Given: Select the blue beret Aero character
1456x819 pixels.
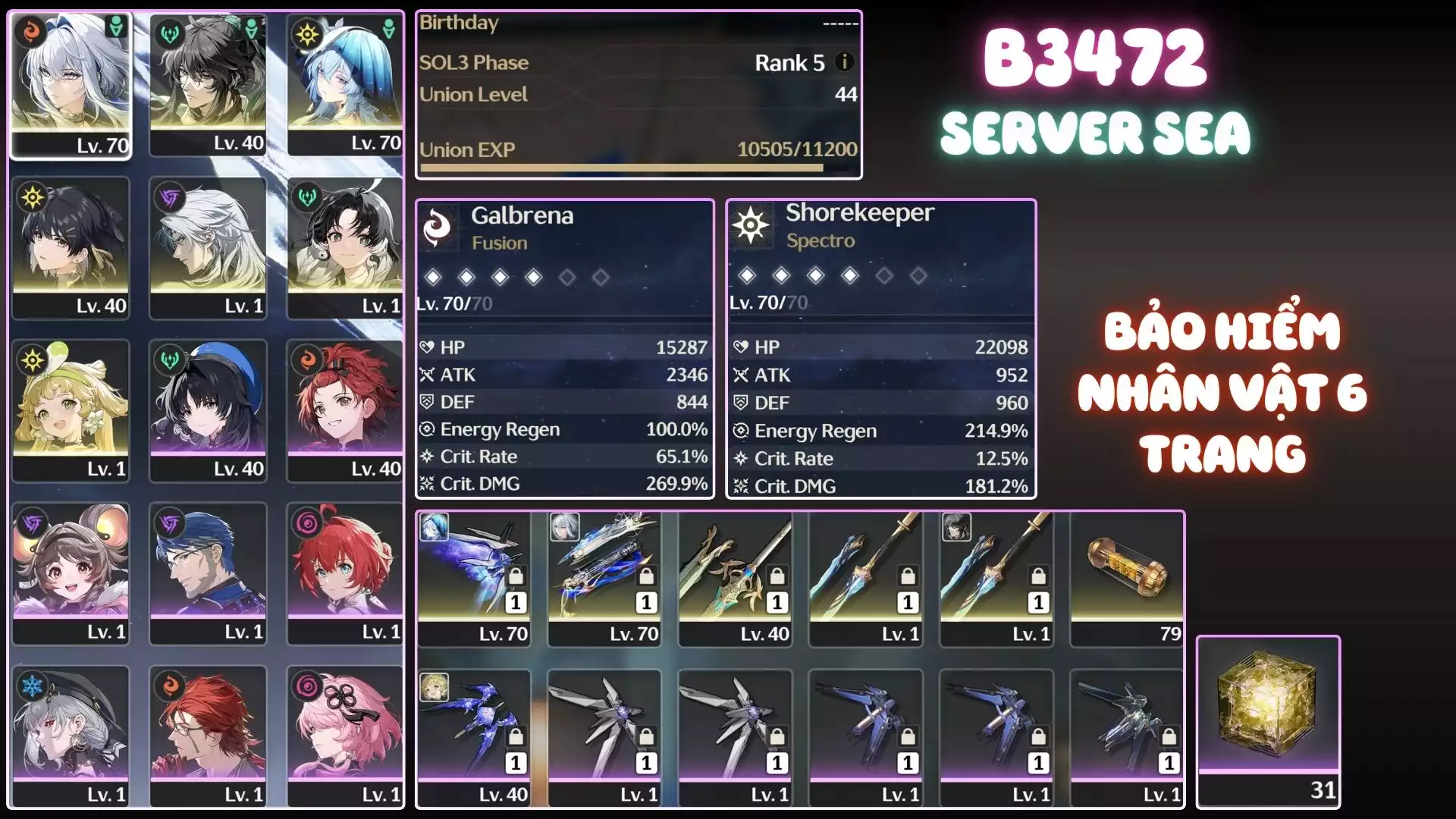Looking at the screenshot, I should click(208, 409).
